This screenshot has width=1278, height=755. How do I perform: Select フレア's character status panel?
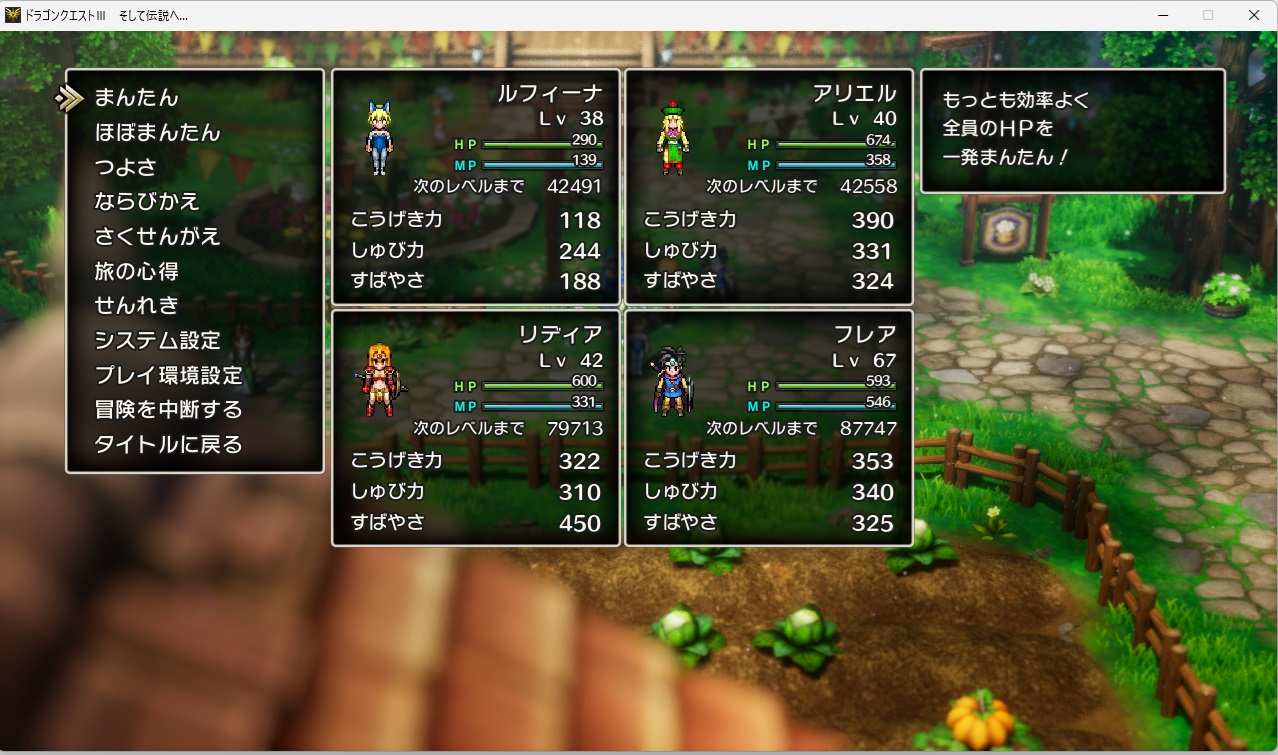coord(768,428)
